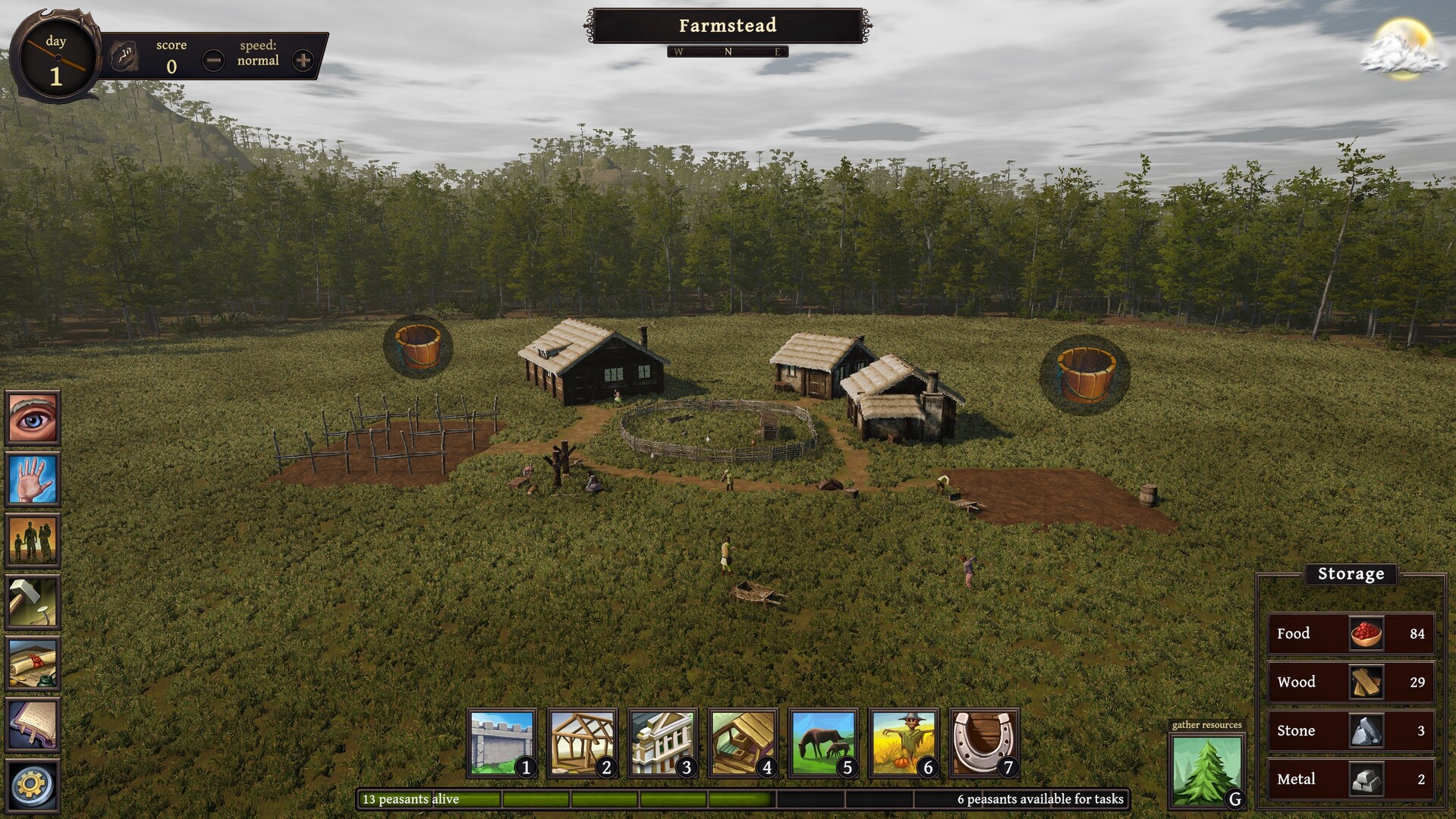
Task: Select build category 4 wooden workshop
Action: tap(743, 743)
